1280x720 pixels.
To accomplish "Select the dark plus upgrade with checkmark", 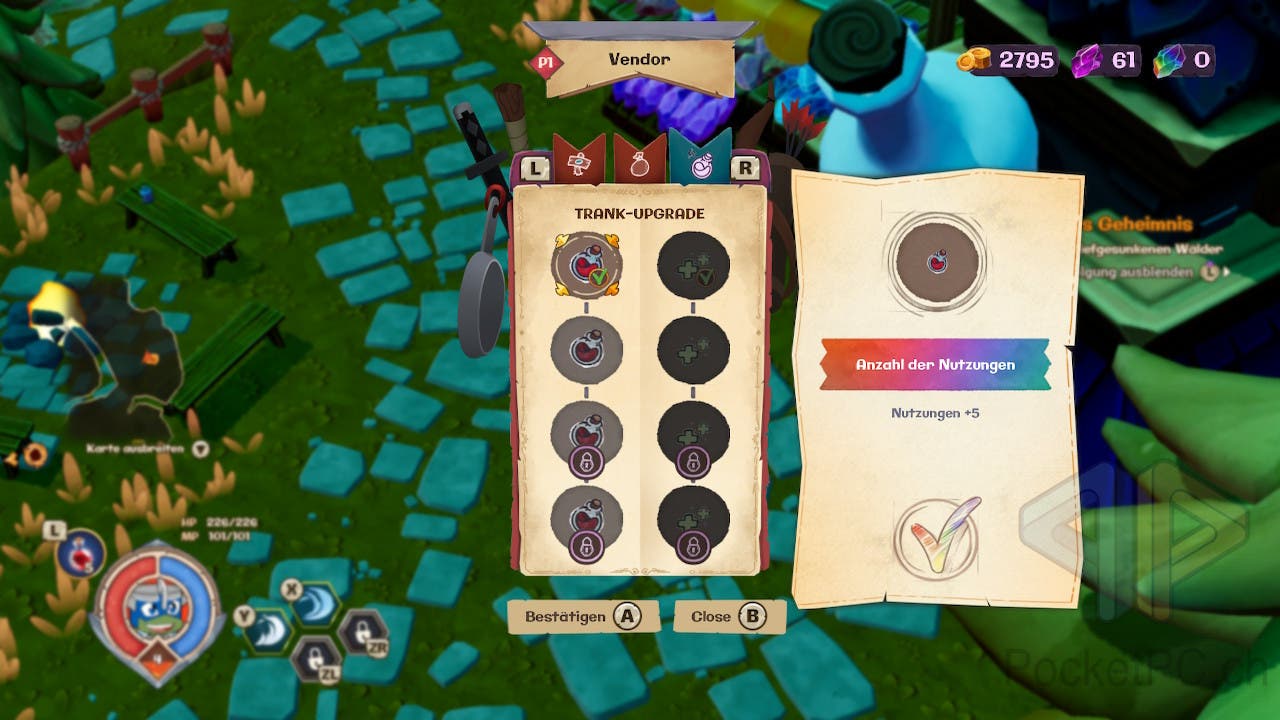I will coord(693,266).
